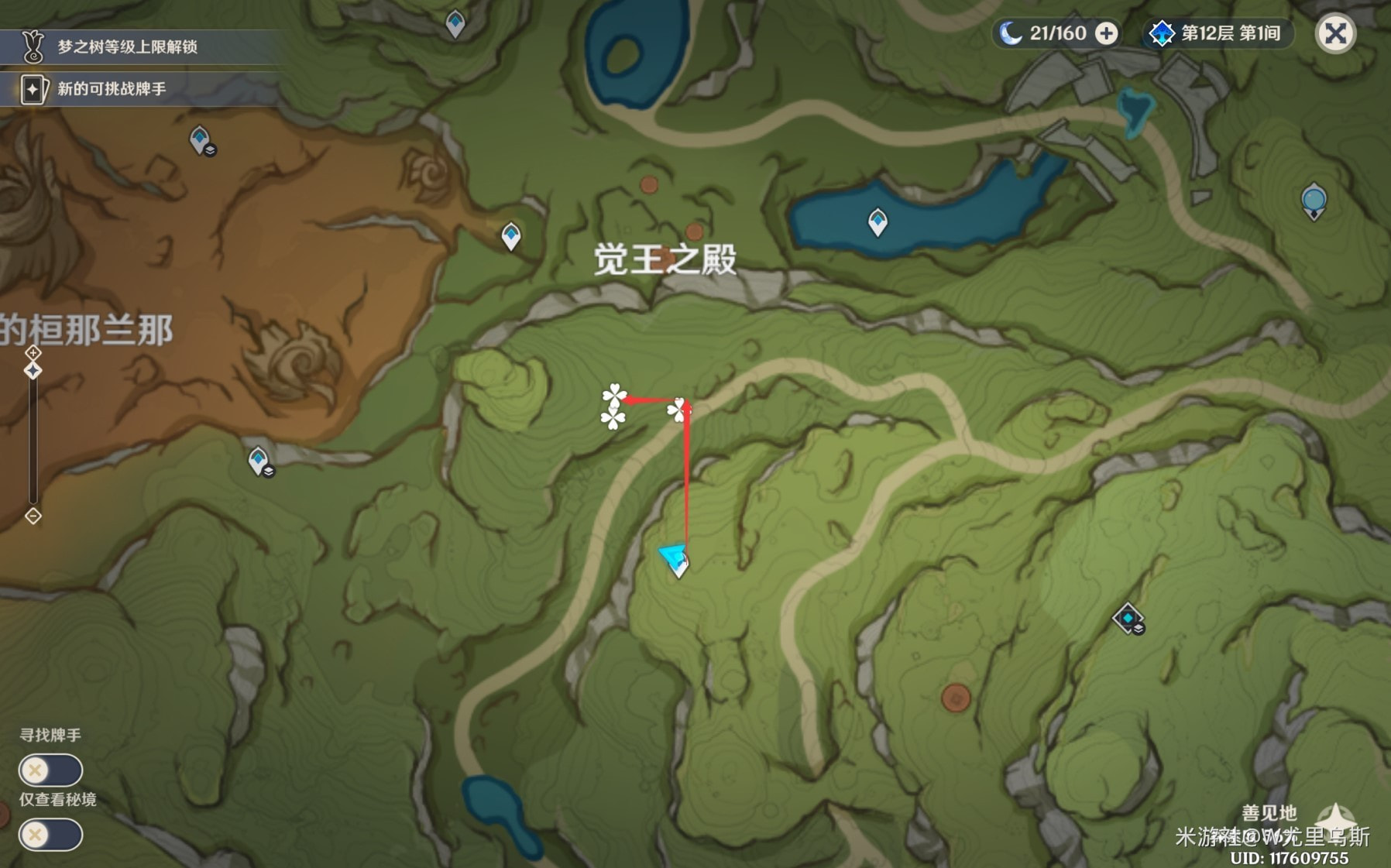Screen dimensions: 1391x868
Task: Toggle the 仅查看秘境 switch
Action: pos(50,835)
